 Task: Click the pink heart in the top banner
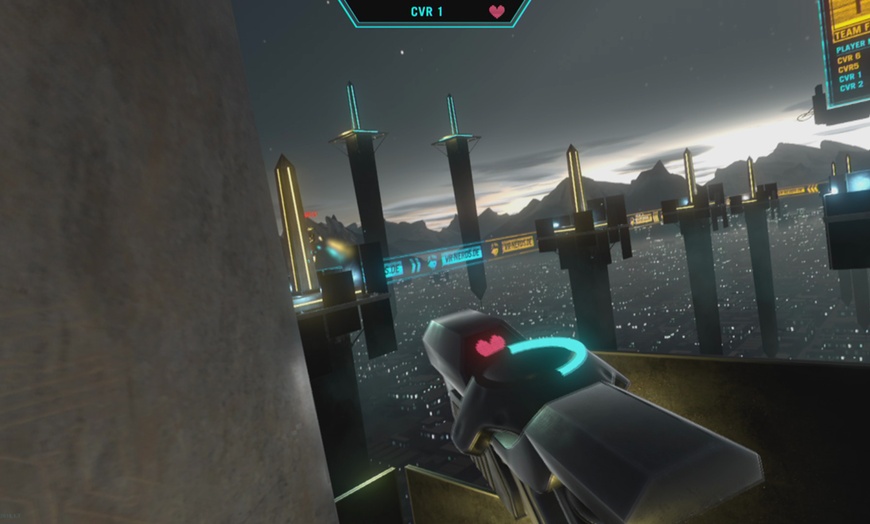click(497, 12)
